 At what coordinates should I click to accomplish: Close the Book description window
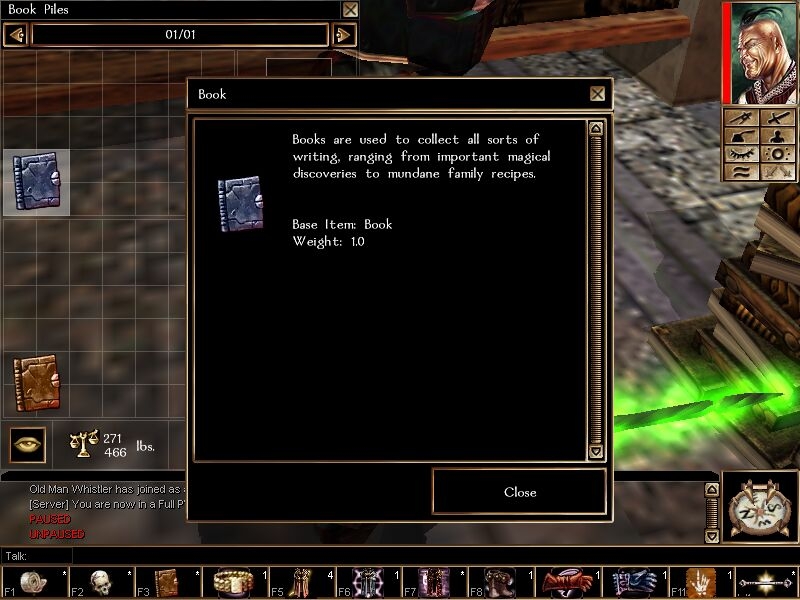519,492
